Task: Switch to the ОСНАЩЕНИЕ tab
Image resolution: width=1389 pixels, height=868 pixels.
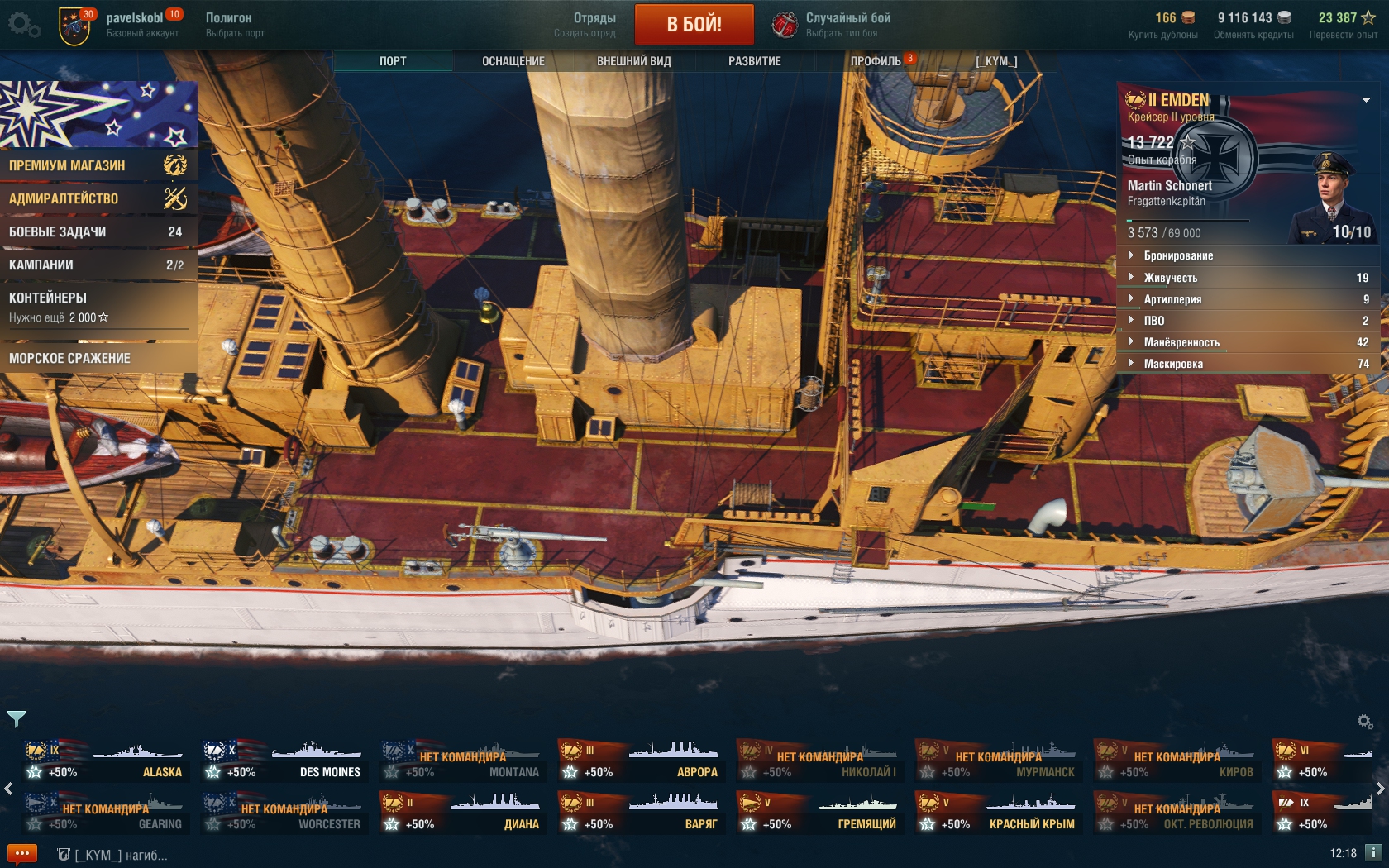Action: pos(513,61)
